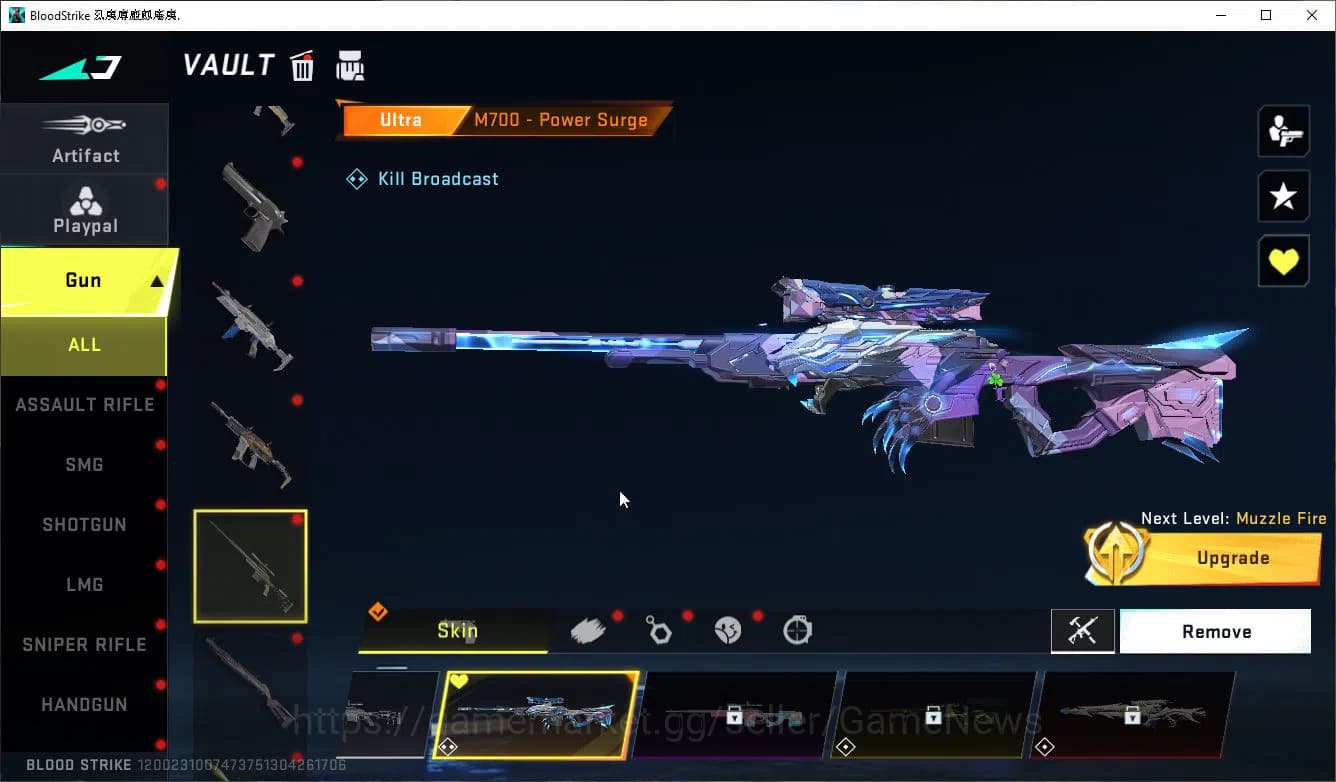Open the Playpal section
This screenshot has height=782, width=1336.
point(85,208)
